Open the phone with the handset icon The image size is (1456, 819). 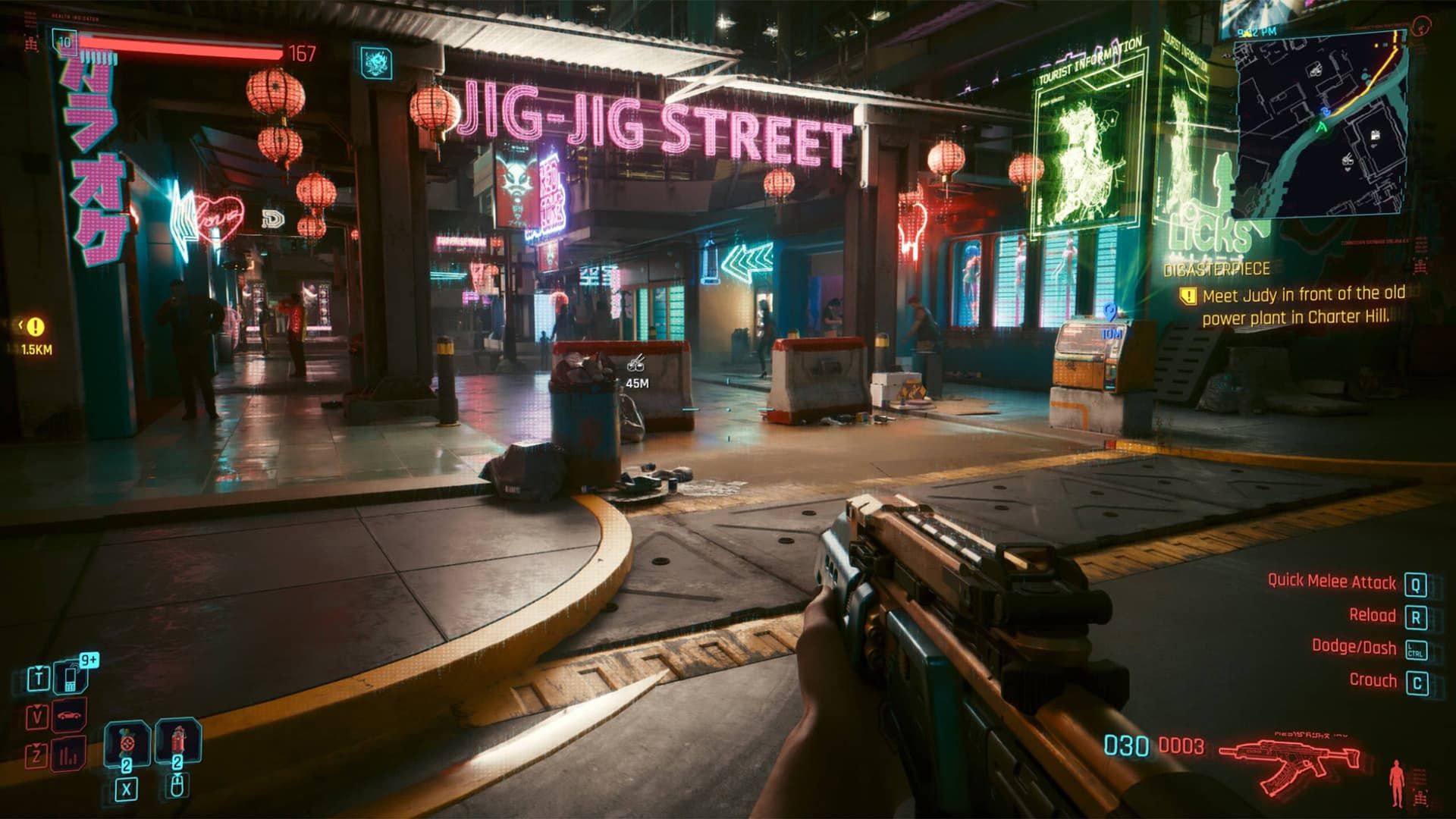pyautogui.click(x=70, y=679)
